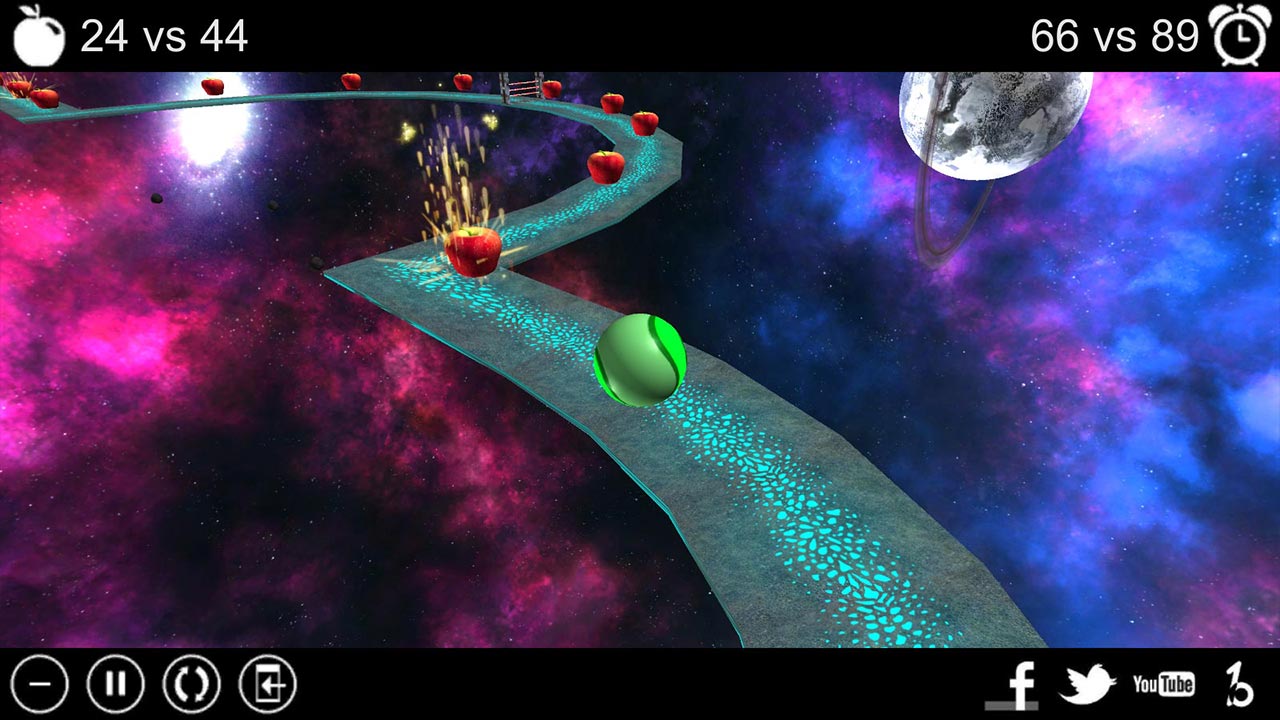Select the minus zoom-out icon
This screenshot has width=1280, height=720.
tap(40, 684)
